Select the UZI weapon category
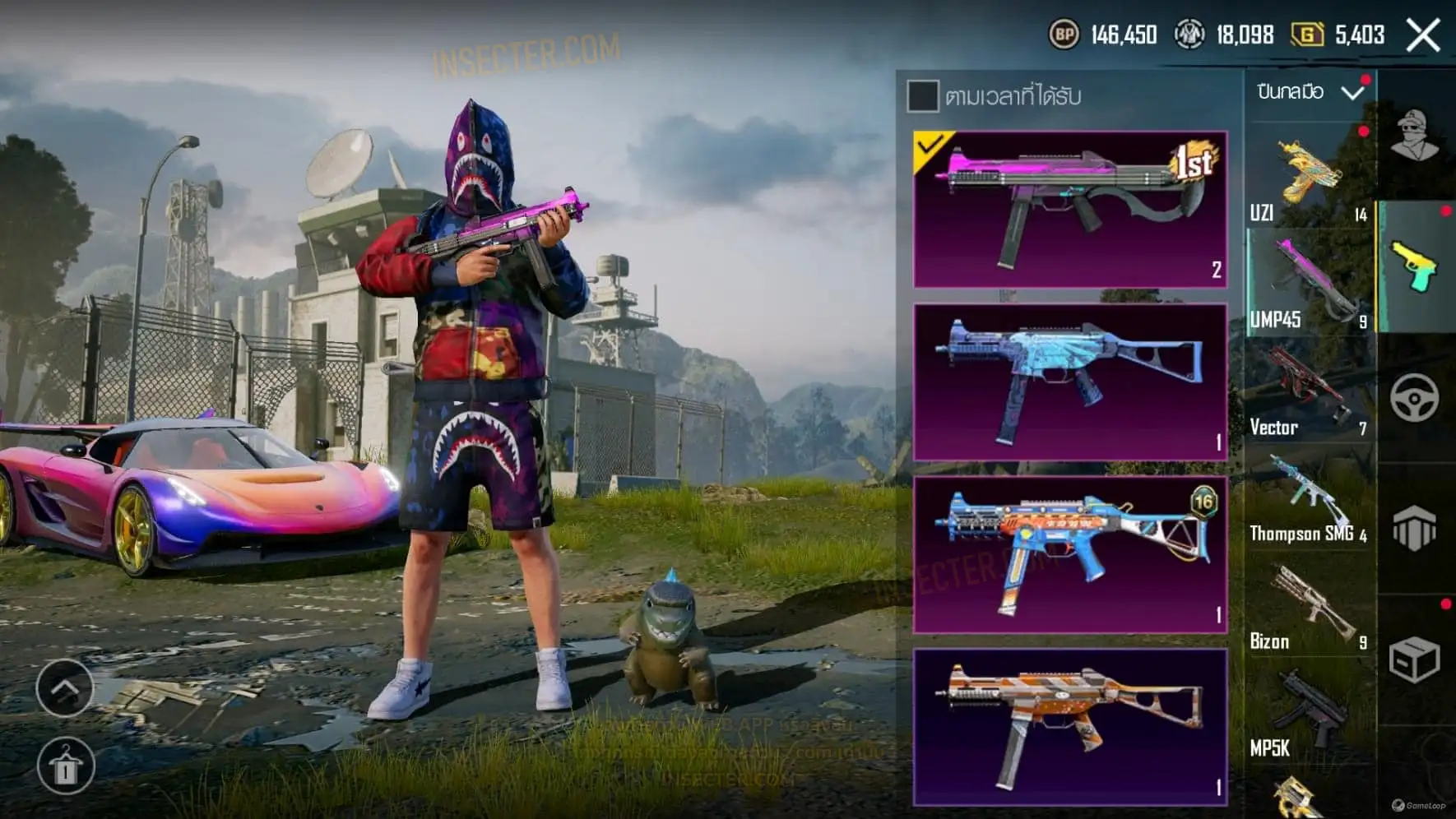1456x819 pixels. click(1309, 177)
